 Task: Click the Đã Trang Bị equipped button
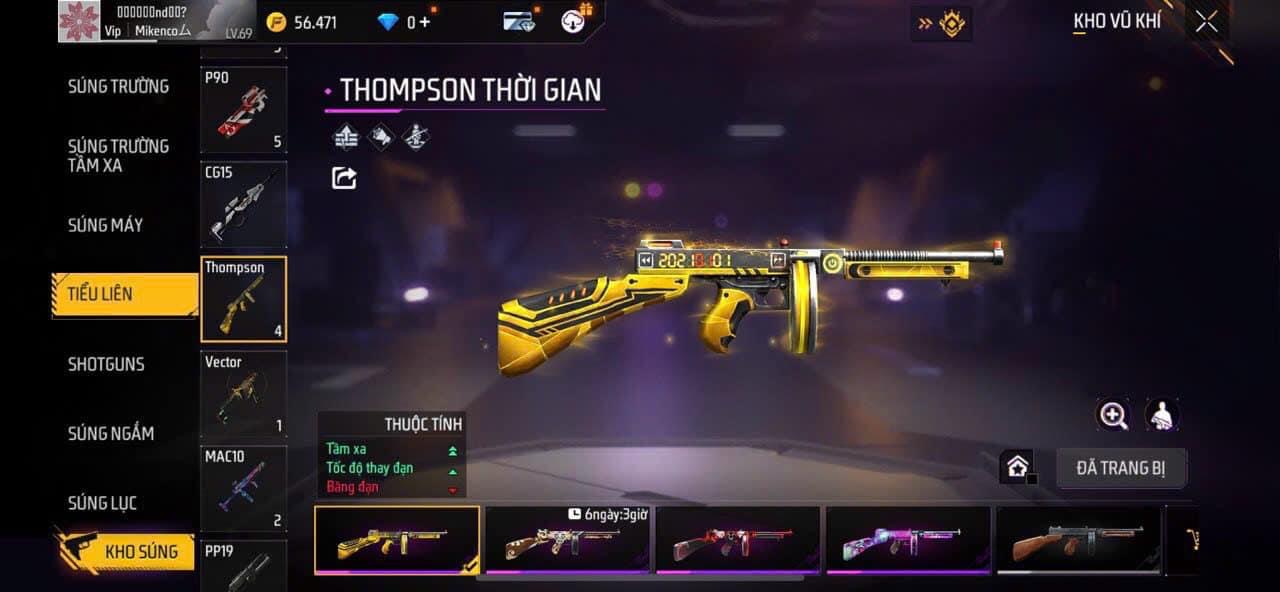(1121, 468)
